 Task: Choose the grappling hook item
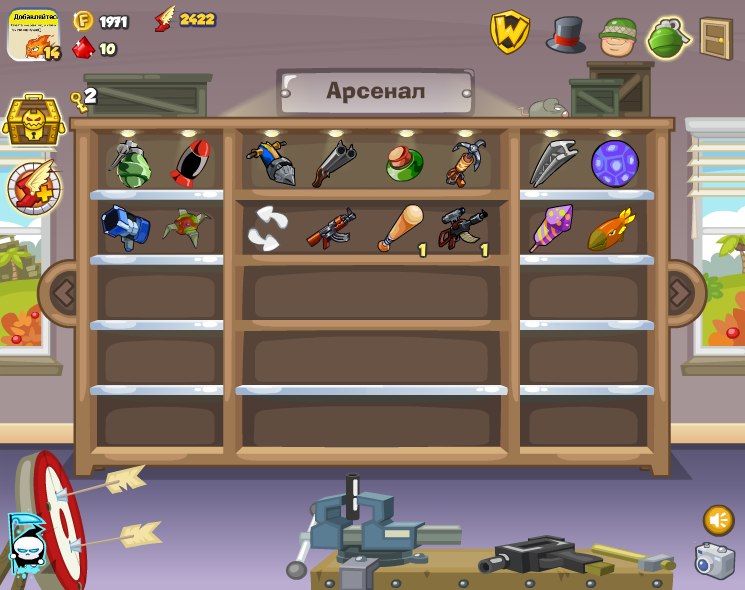point(465,163)
